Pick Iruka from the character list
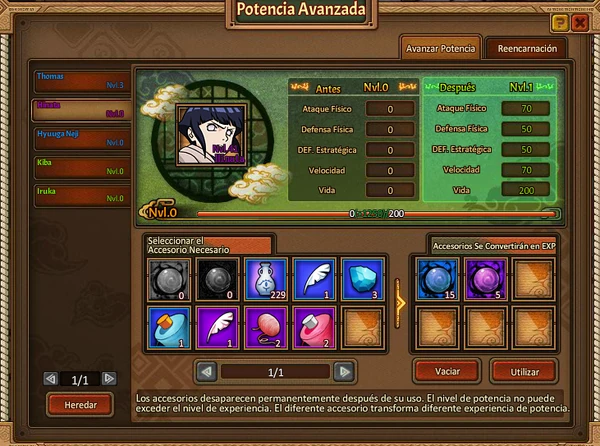 [81, 194]
